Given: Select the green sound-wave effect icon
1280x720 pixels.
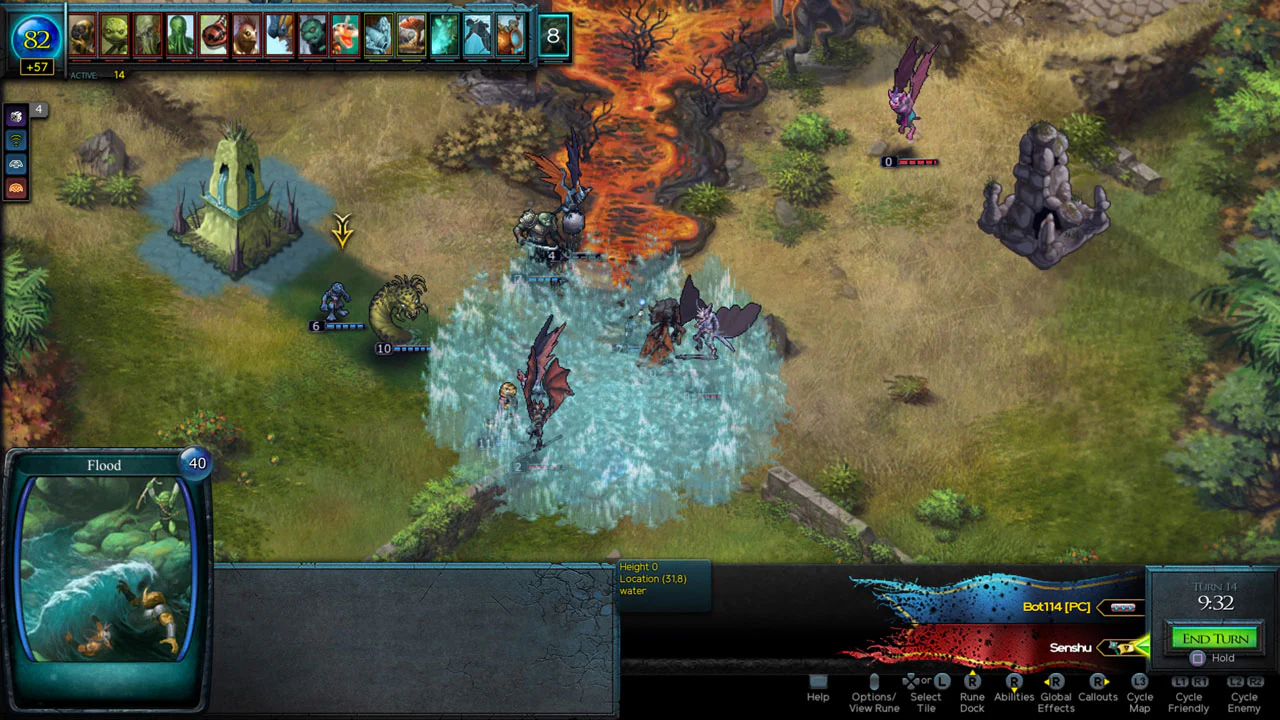Looking at the screenshot, I should 16,139.
